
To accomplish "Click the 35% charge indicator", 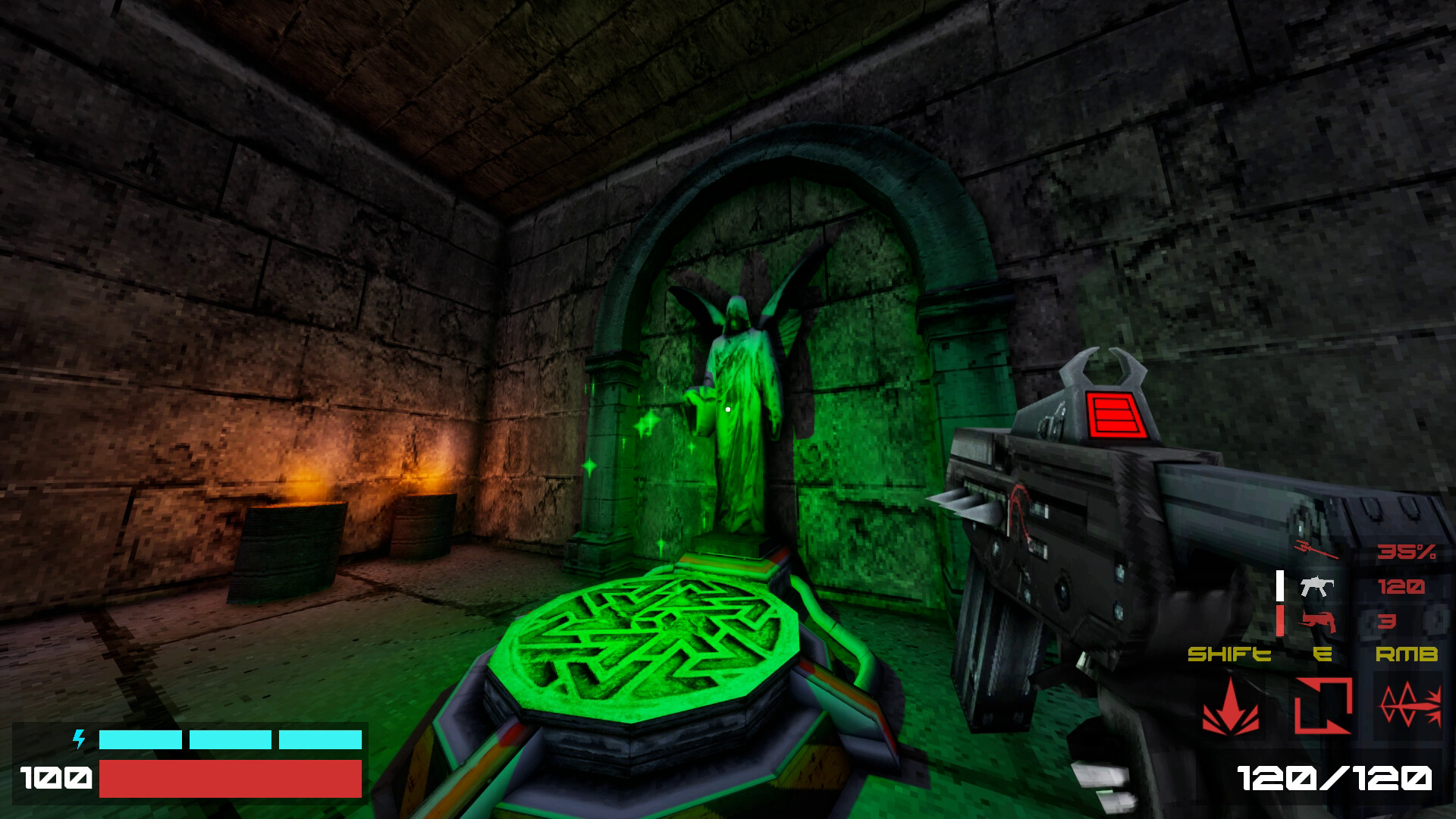I will (1407, 551).
